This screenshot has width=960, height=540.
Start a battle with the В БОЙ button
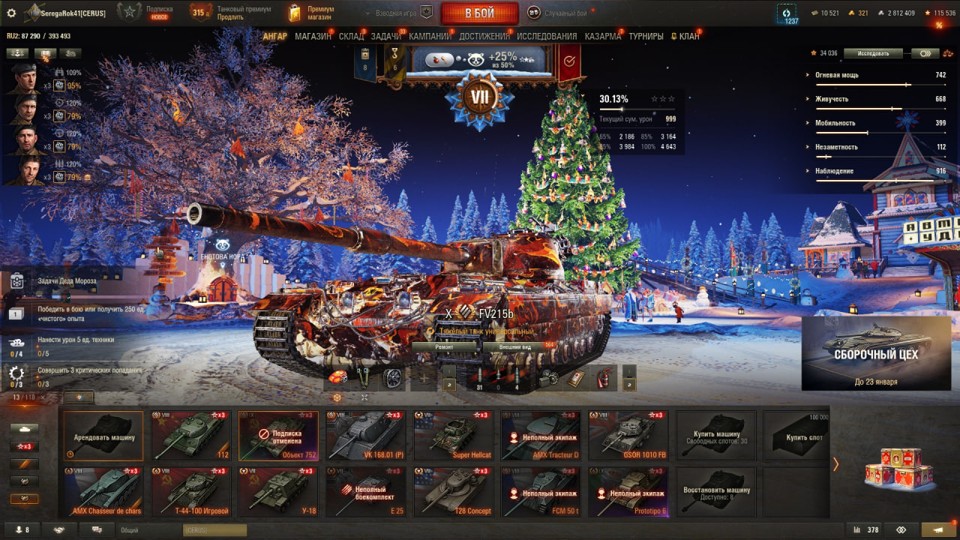[479, 13]
